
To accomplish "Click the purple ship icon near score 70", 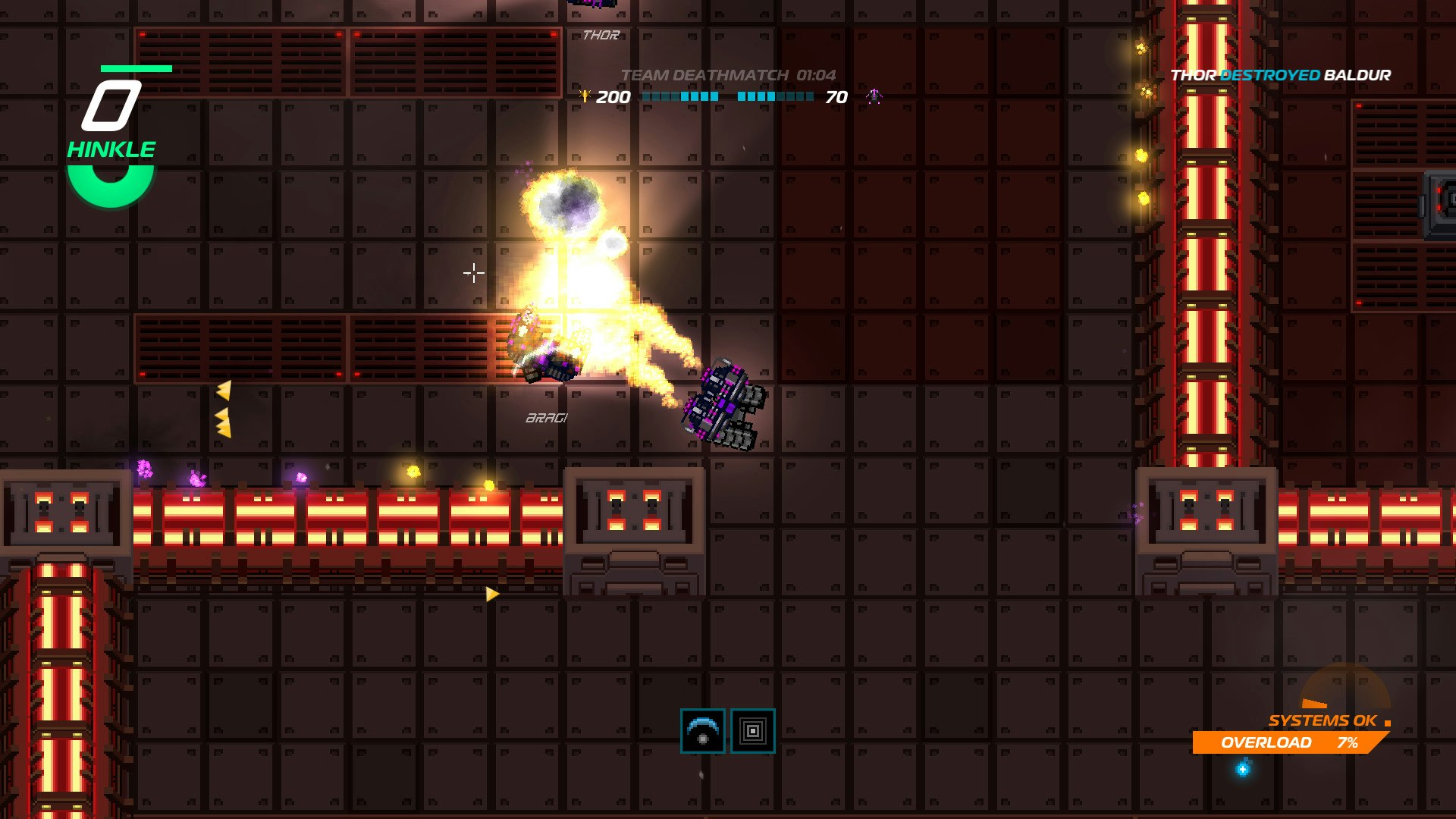I will (x=874, y=96).
